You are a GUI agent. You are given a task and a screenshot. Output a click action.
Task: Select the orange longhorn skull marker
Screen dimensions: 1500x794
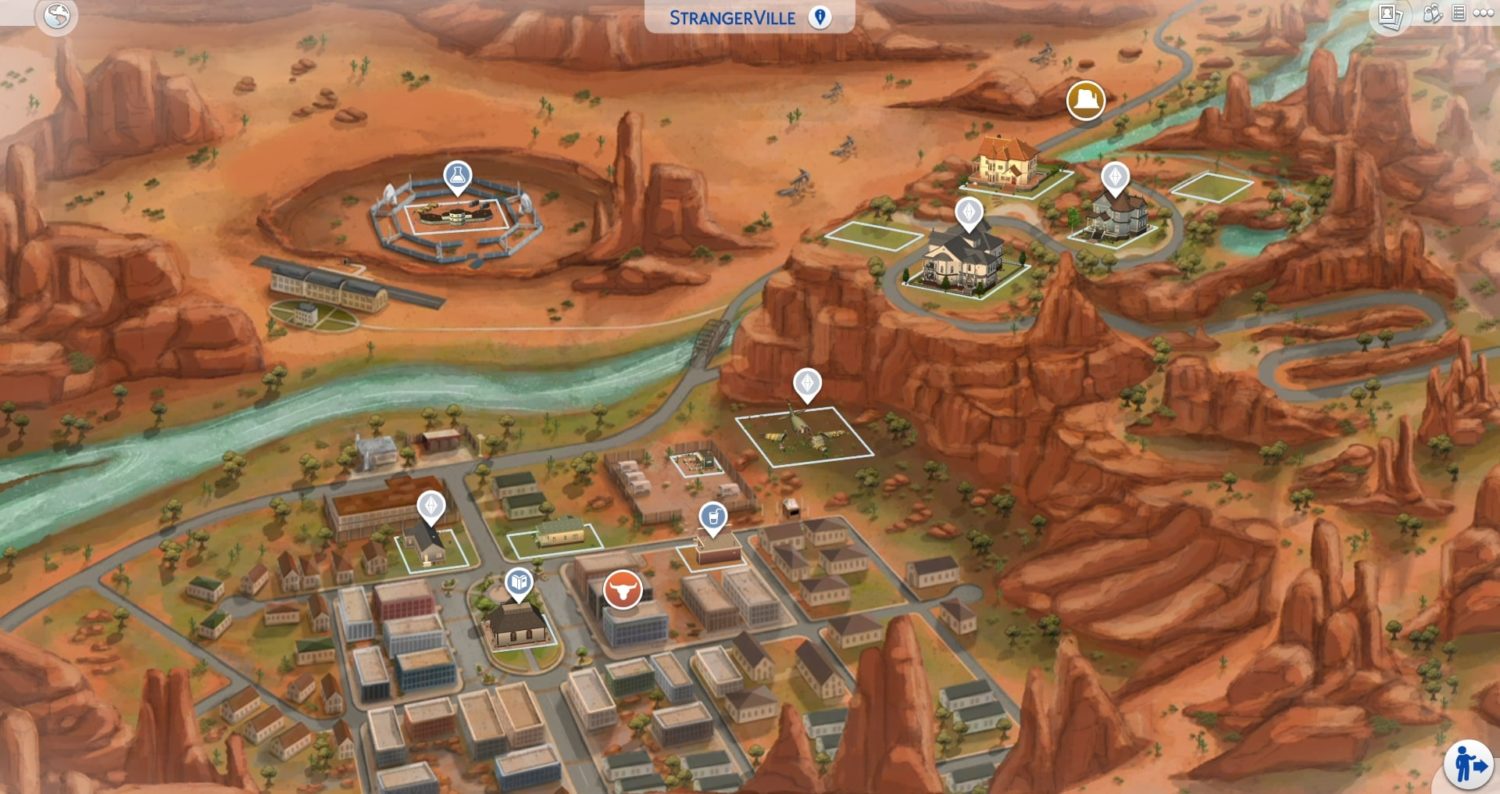click(622, 590)
